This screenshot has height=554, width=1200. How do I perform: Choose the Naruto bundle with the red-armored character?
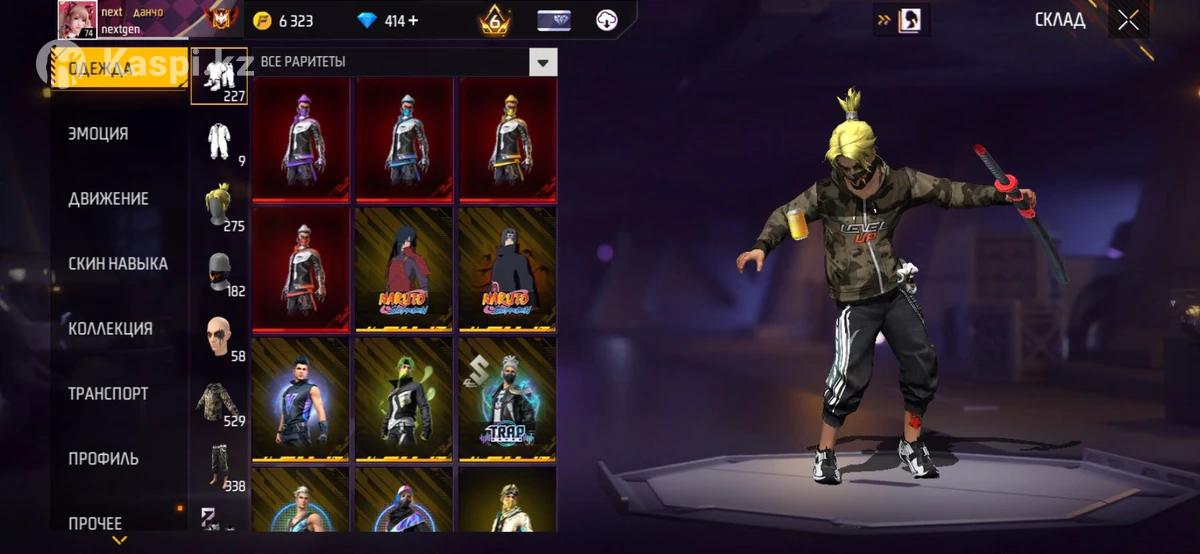click(x=405, y=268)
